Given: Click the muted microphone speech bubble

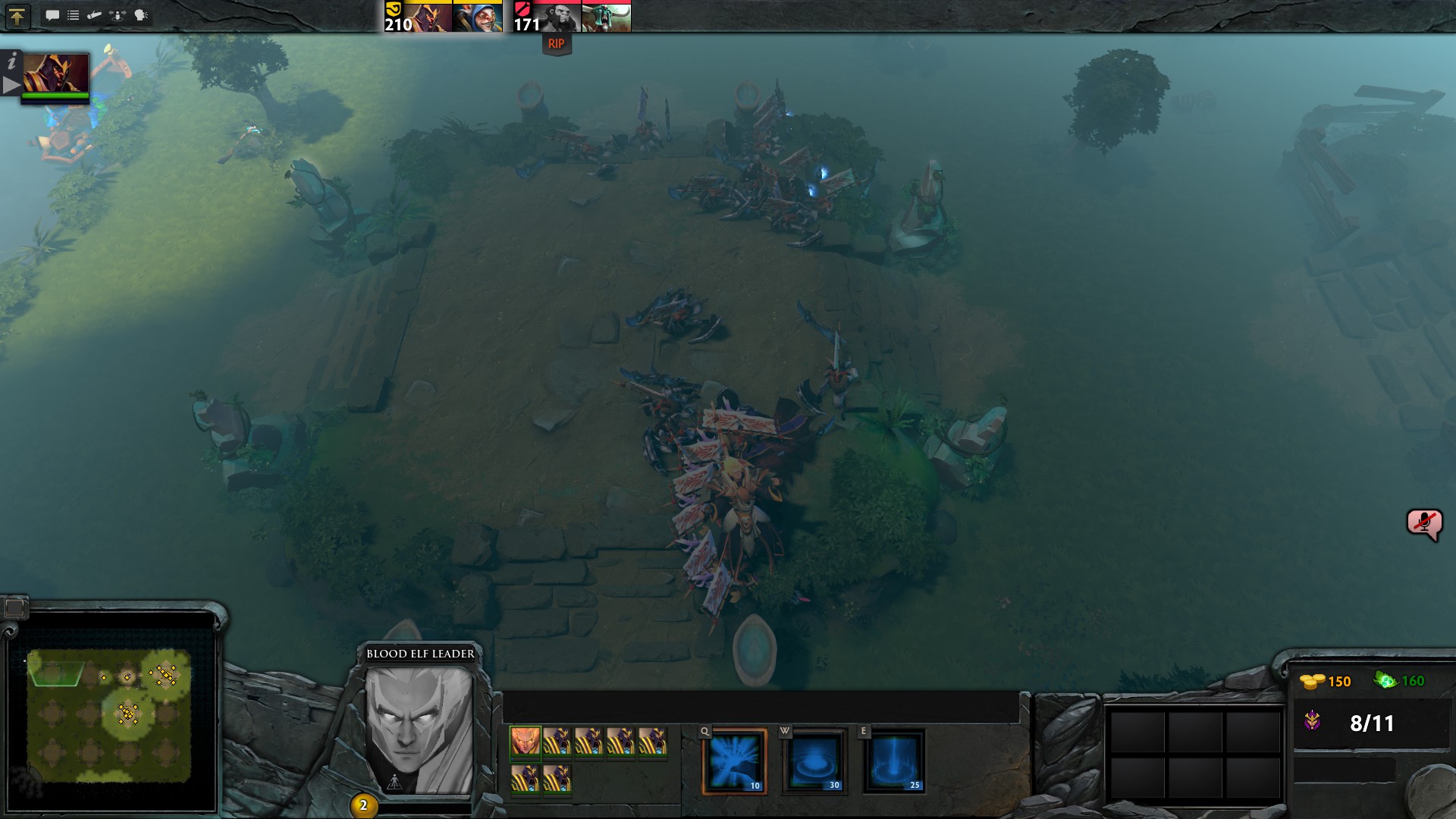Looking at the screenshot, I should click(1423, 523).
